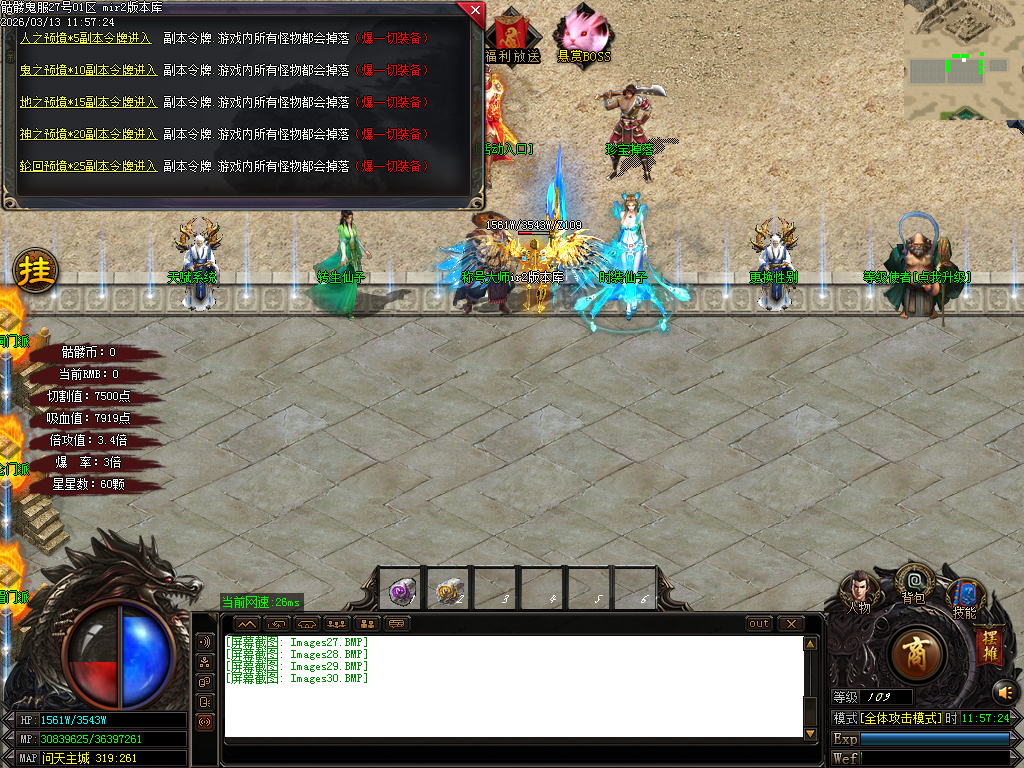This screenshot has width=1024, height=768.
Task: Close the dungeon token dialog panel
Action: click(472, 11)
